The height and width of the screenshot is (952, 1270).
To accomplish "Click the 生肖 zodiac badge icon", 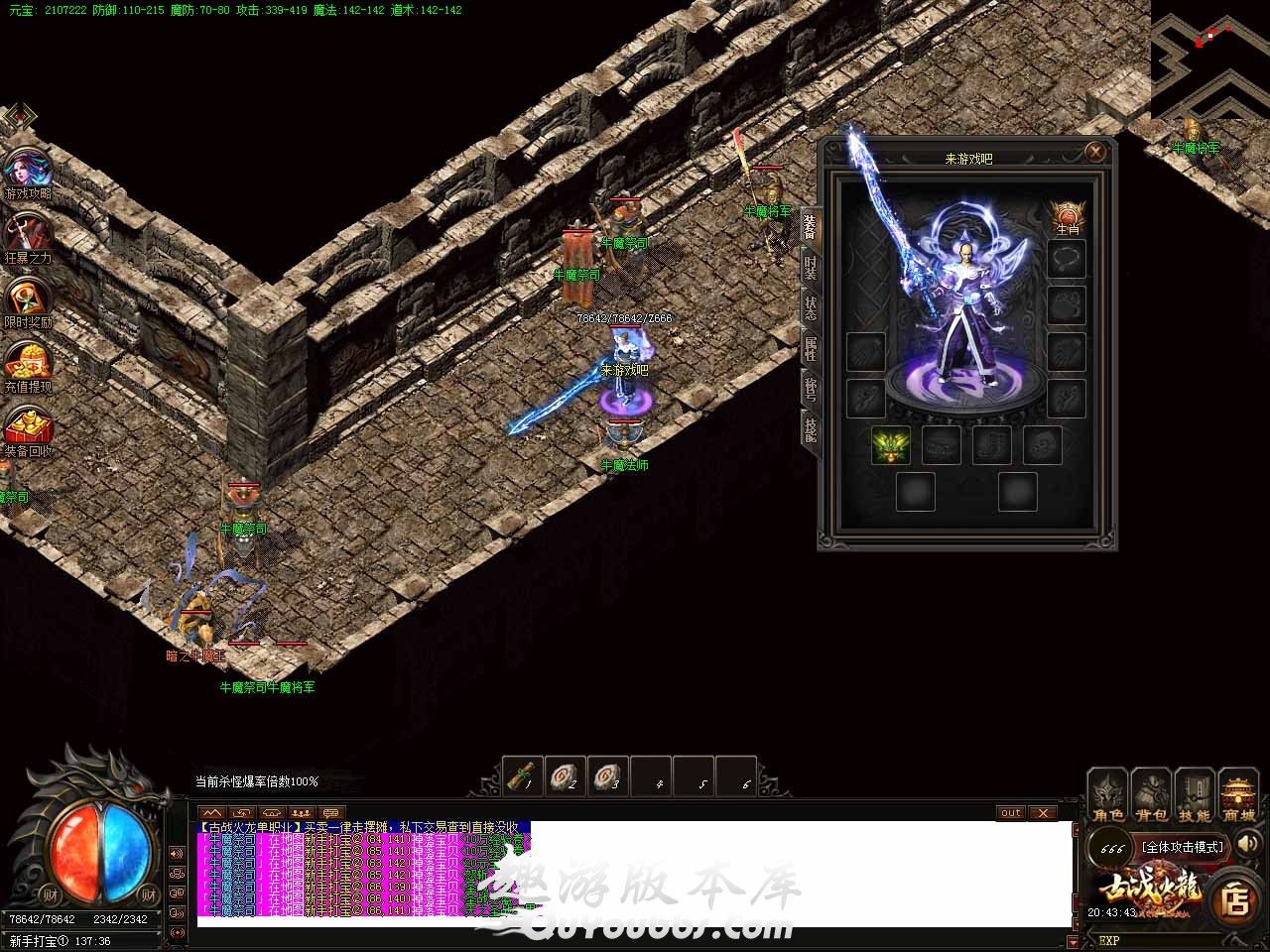I will coord(1068,217).
